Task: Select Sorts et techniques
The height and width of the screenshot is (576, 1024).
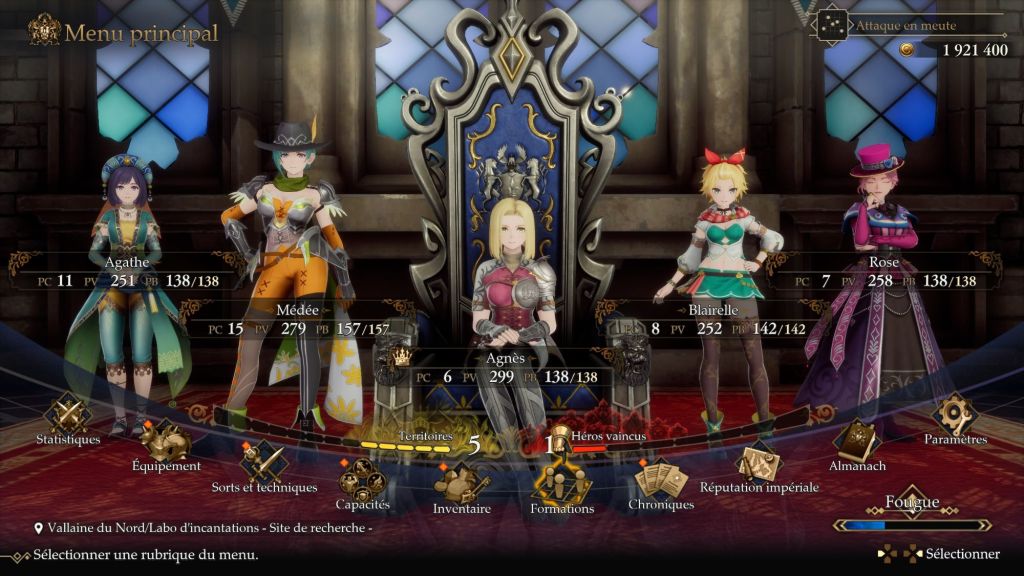Action: pyautogui.click(x=263, y=463)
